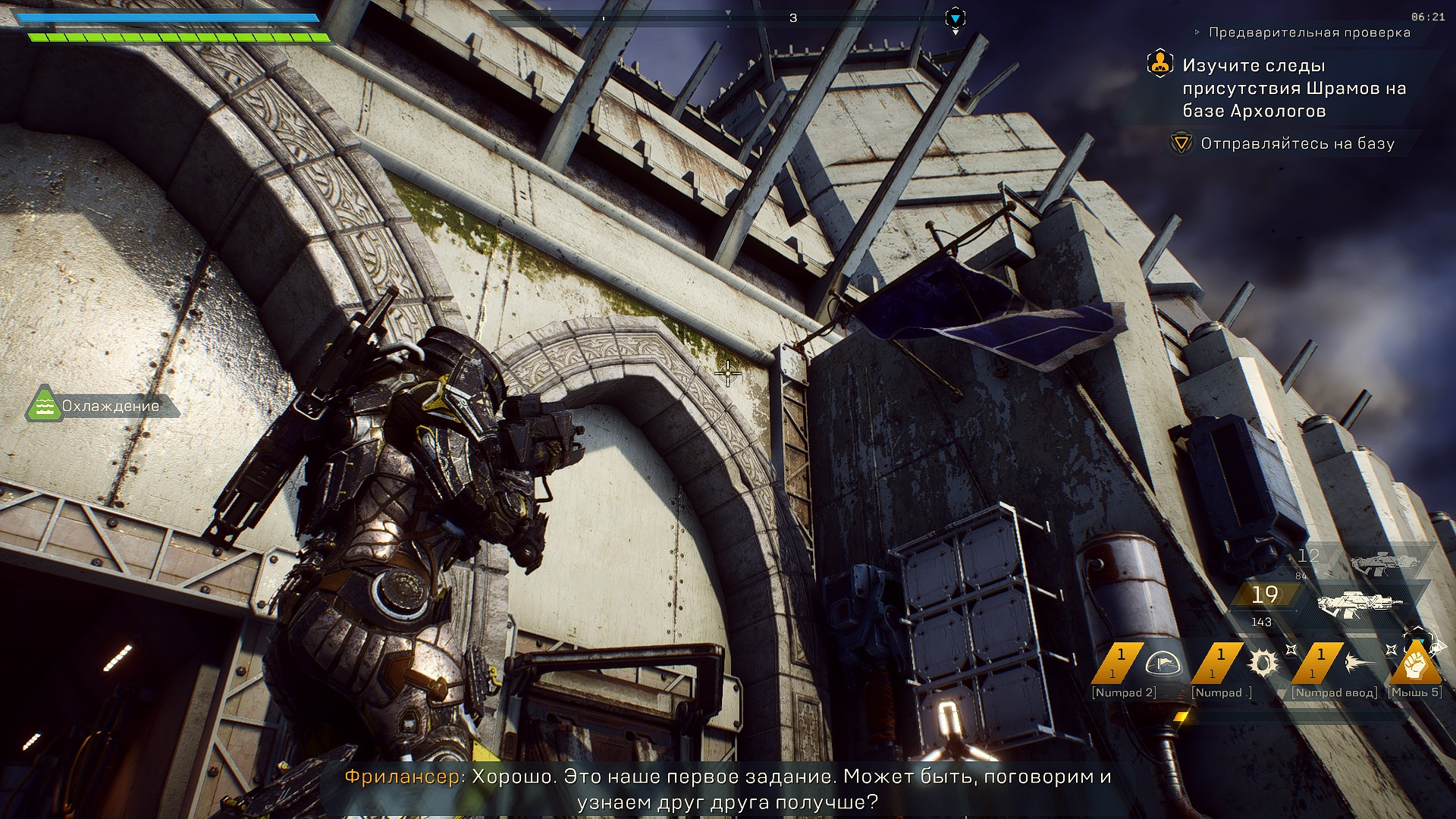Click the 'Охлаждение' cooling status indicator
This screenshot has height=819, width=1456.
pos(104,406)
